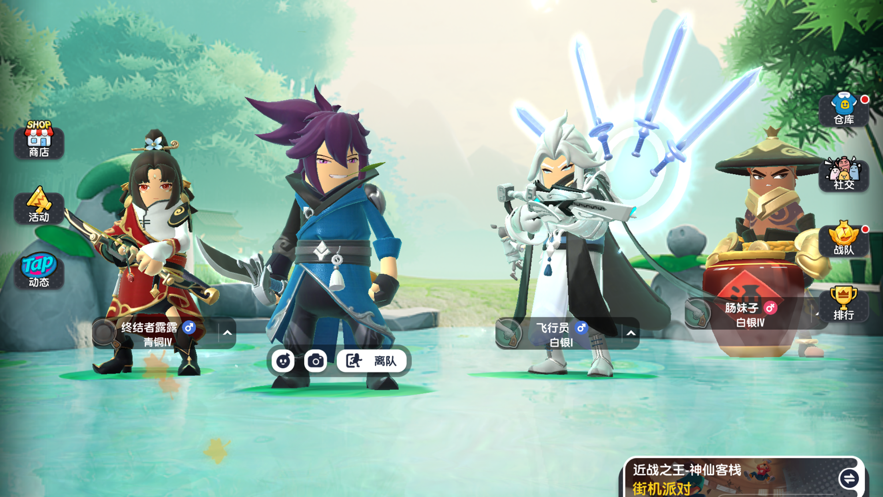The width and height of the screenshot is (883, 497).
Task: Open the 社交 social menu
Action: click(x=844, y=174)
